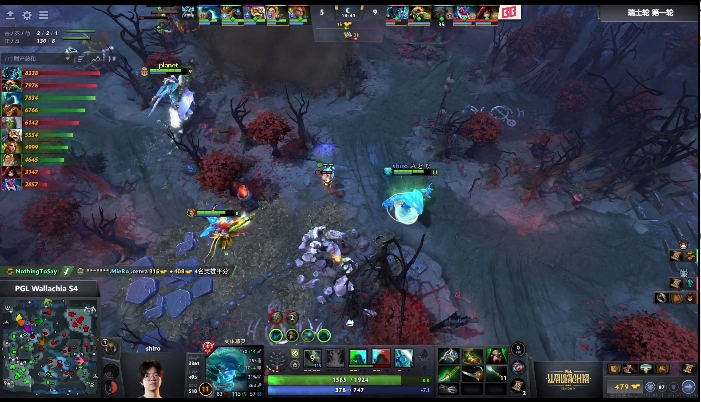Click the gold count display 479
Image resolution: width=701 pixels, height=402 pixels.
tap(627, 386)
